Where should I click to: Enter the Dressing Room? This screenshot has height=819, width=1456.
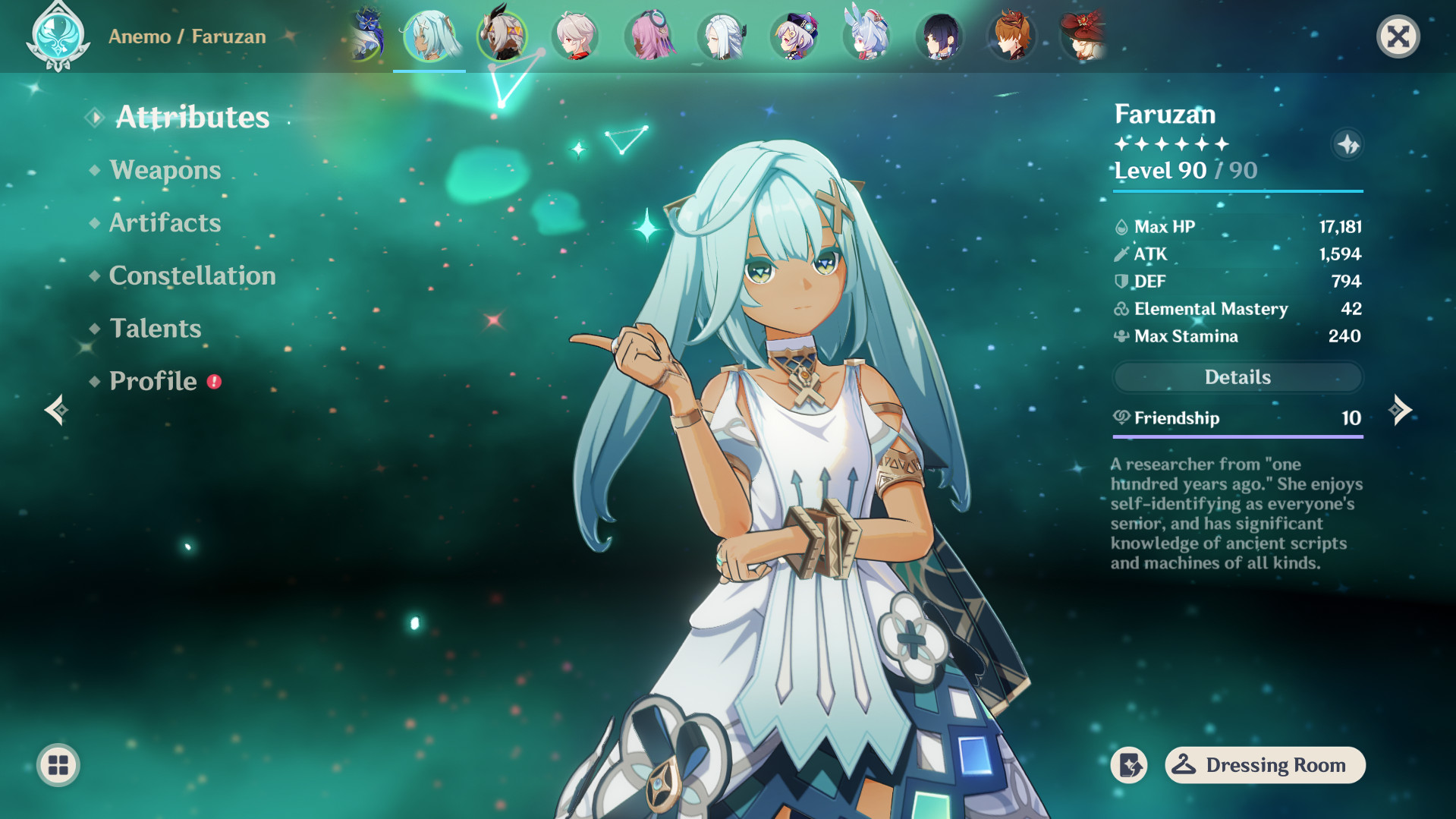1264,765
